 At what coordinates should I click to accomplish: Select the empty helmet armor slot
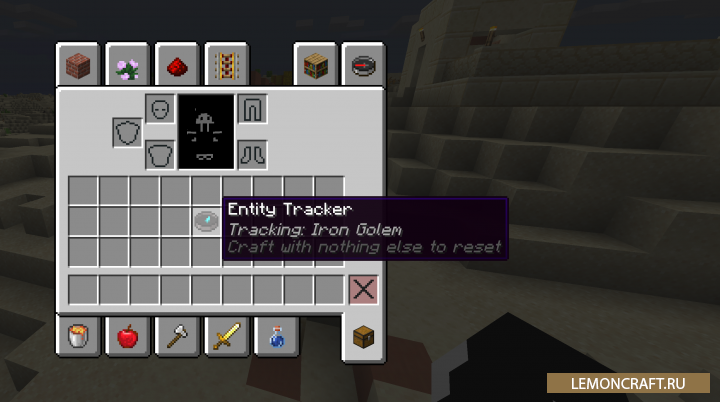[x=160, y=108]
